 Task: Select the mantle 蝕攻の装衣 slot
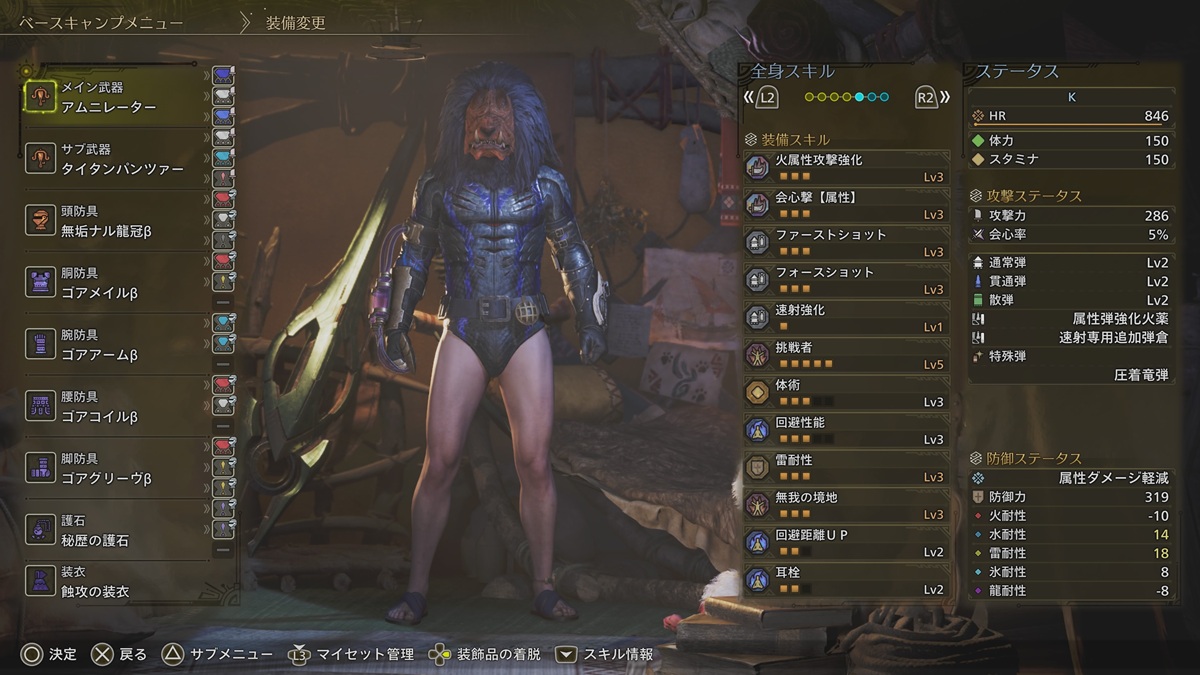[115, 582]
